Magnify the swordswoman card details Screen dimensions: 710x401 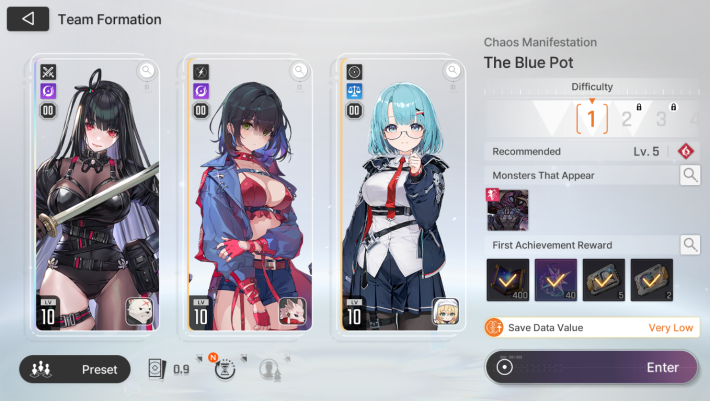click(147, 70)
